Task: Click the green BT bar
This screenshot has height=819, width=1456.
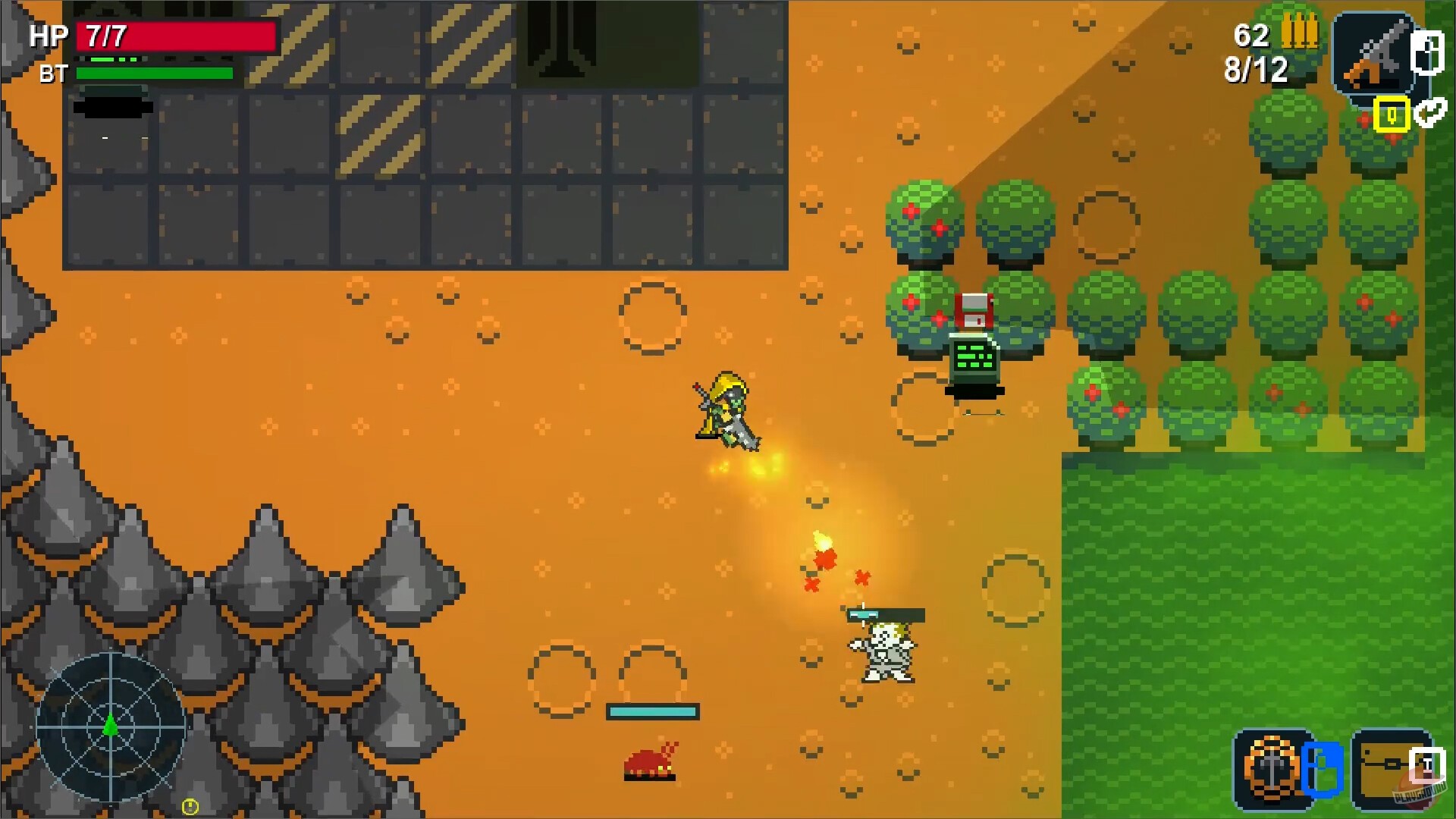Action: (x=155, y=74)
